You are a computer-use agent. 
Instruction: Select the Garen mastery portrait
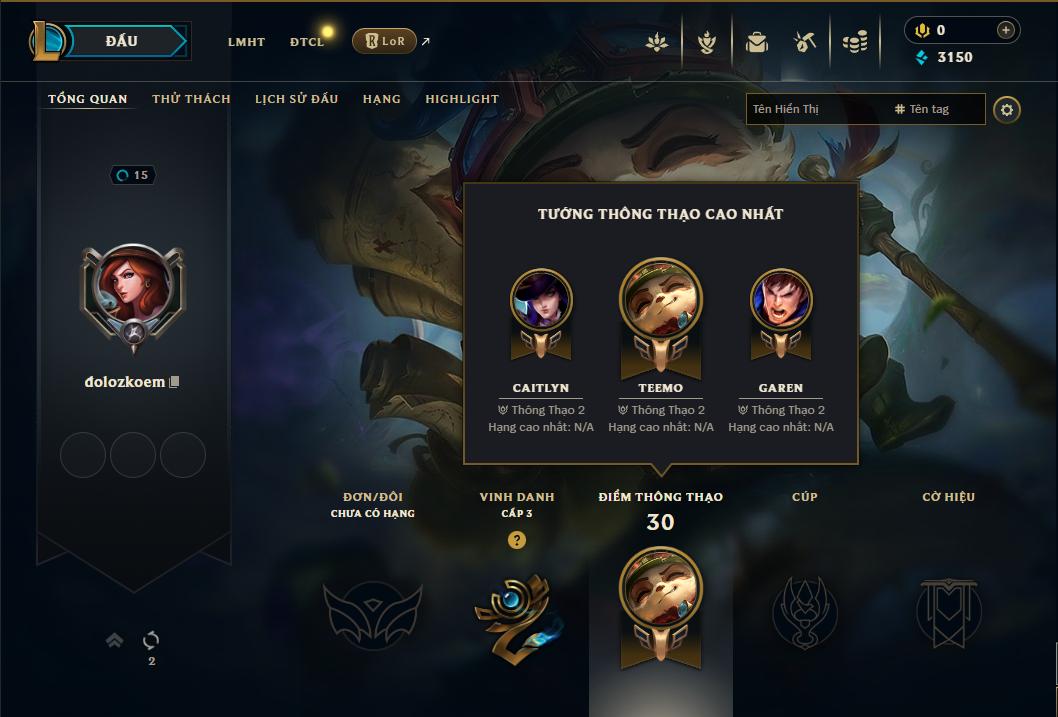pyautogui.click(x=781, y=301)
